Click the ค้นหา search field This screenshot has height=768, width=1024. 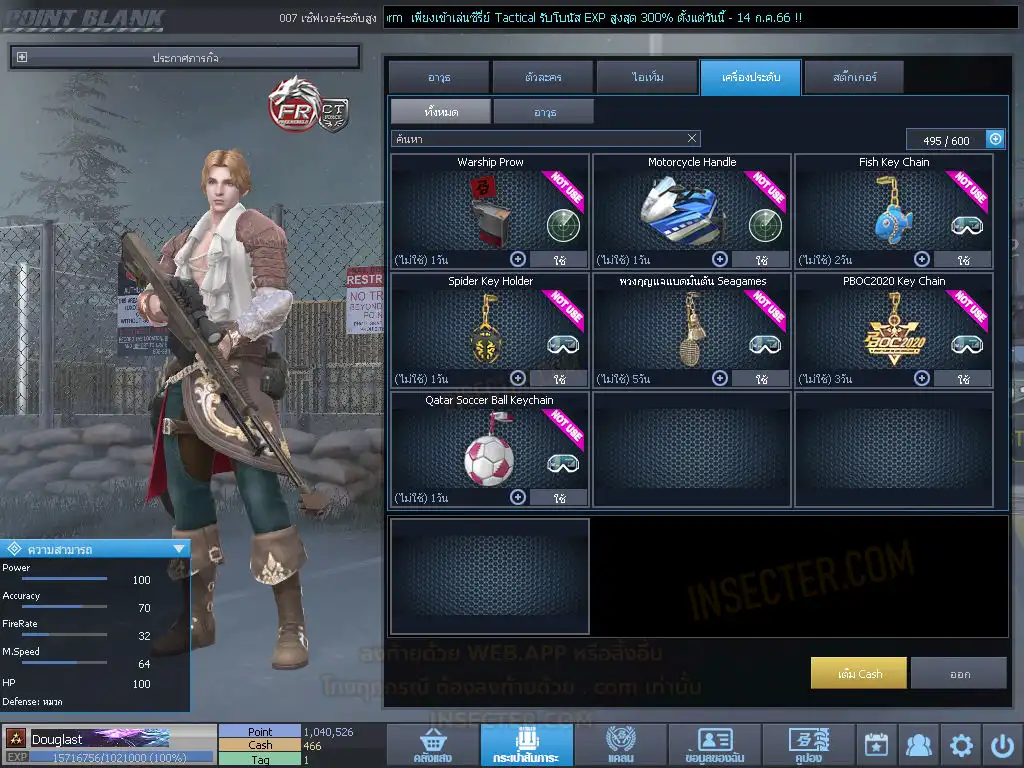pyautogui.click(x=535, y=139)
